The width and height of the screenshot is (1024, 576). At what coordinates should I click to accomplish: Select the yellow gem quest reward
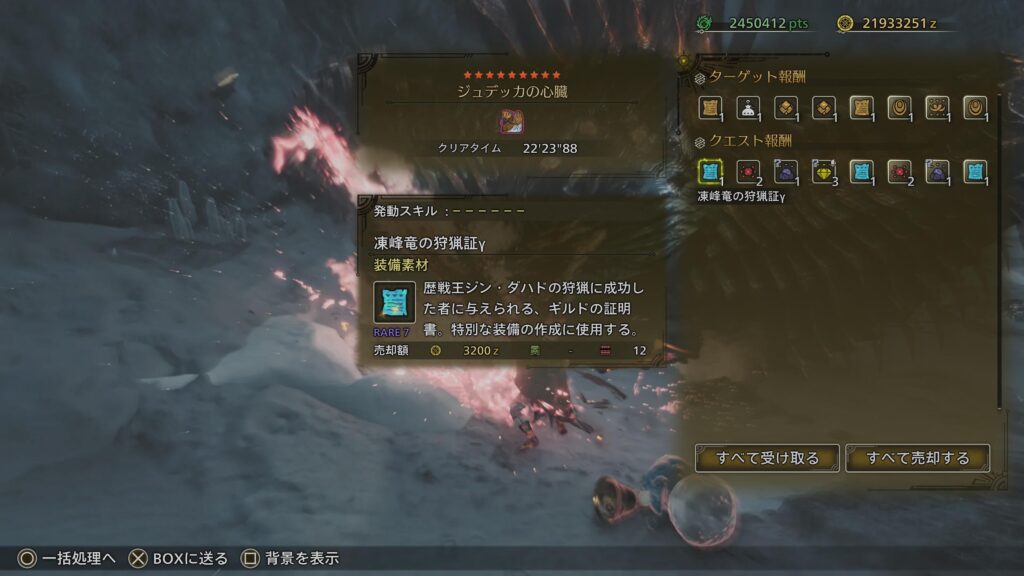click(823, 172)
